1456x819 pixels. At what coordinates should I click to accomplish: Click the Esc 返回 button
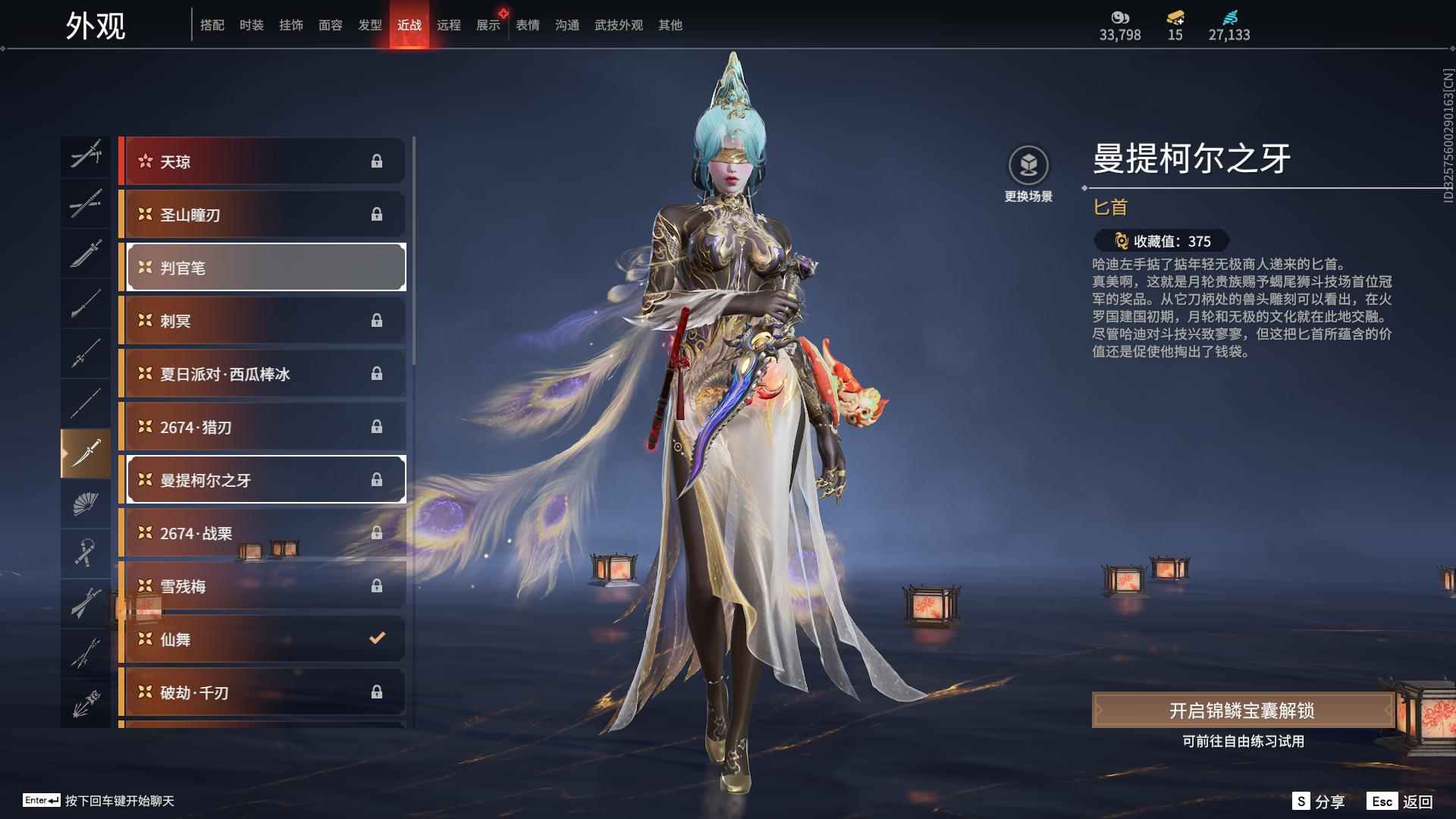(x=1399, y=800)
